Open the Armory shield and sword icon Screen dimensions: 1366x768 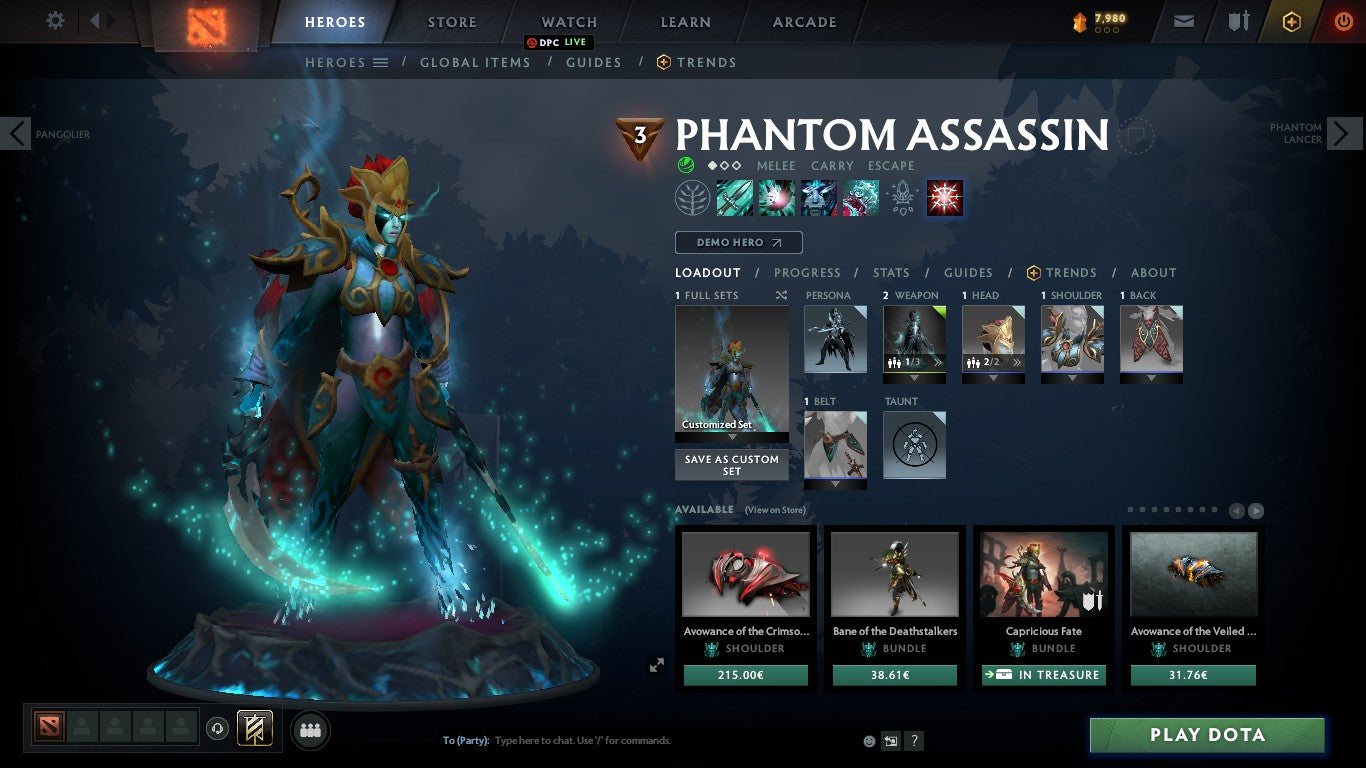[1240, 20]
